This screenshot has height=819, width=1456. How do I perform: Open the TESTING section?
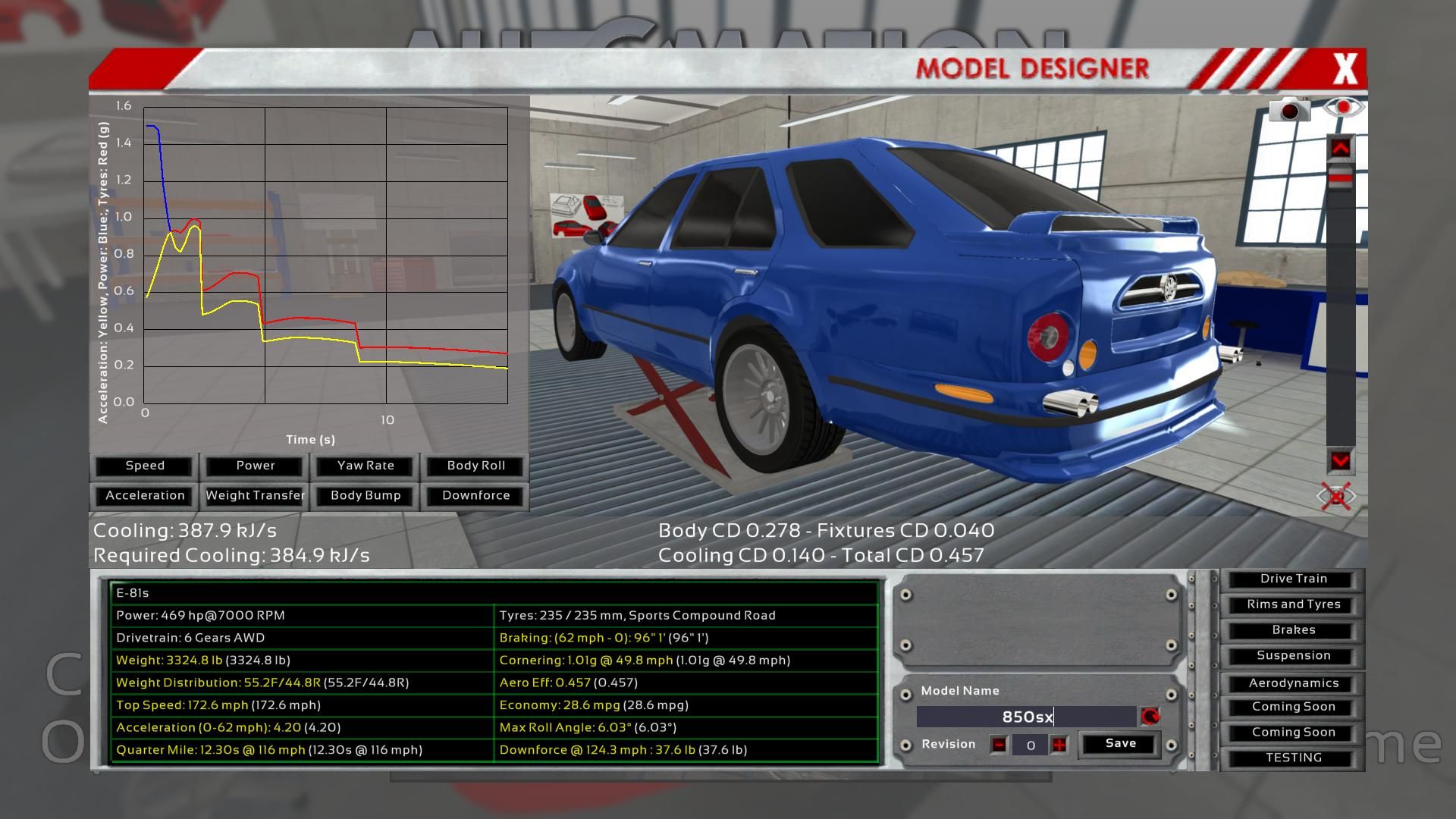click(x=1294, y=758)
